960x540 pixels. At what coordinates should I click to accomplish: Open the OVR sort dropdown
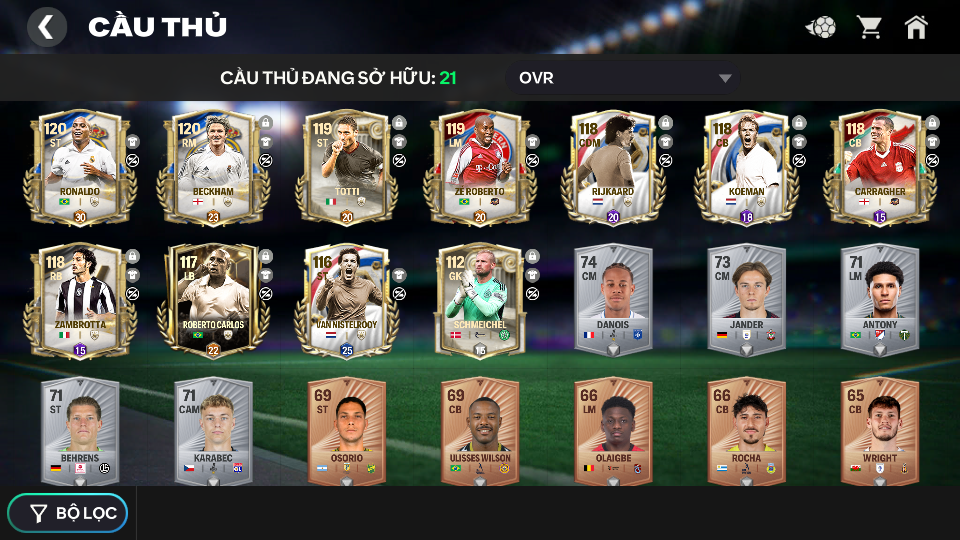[625, 78]
